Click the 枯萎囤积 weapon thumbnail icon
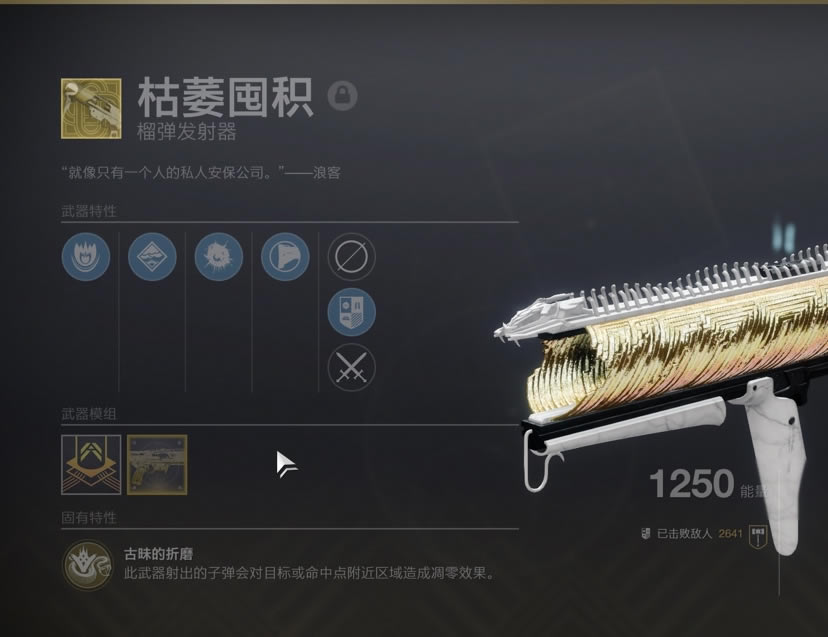Screen dimensions: 828x637 click(x=91, y=109)
